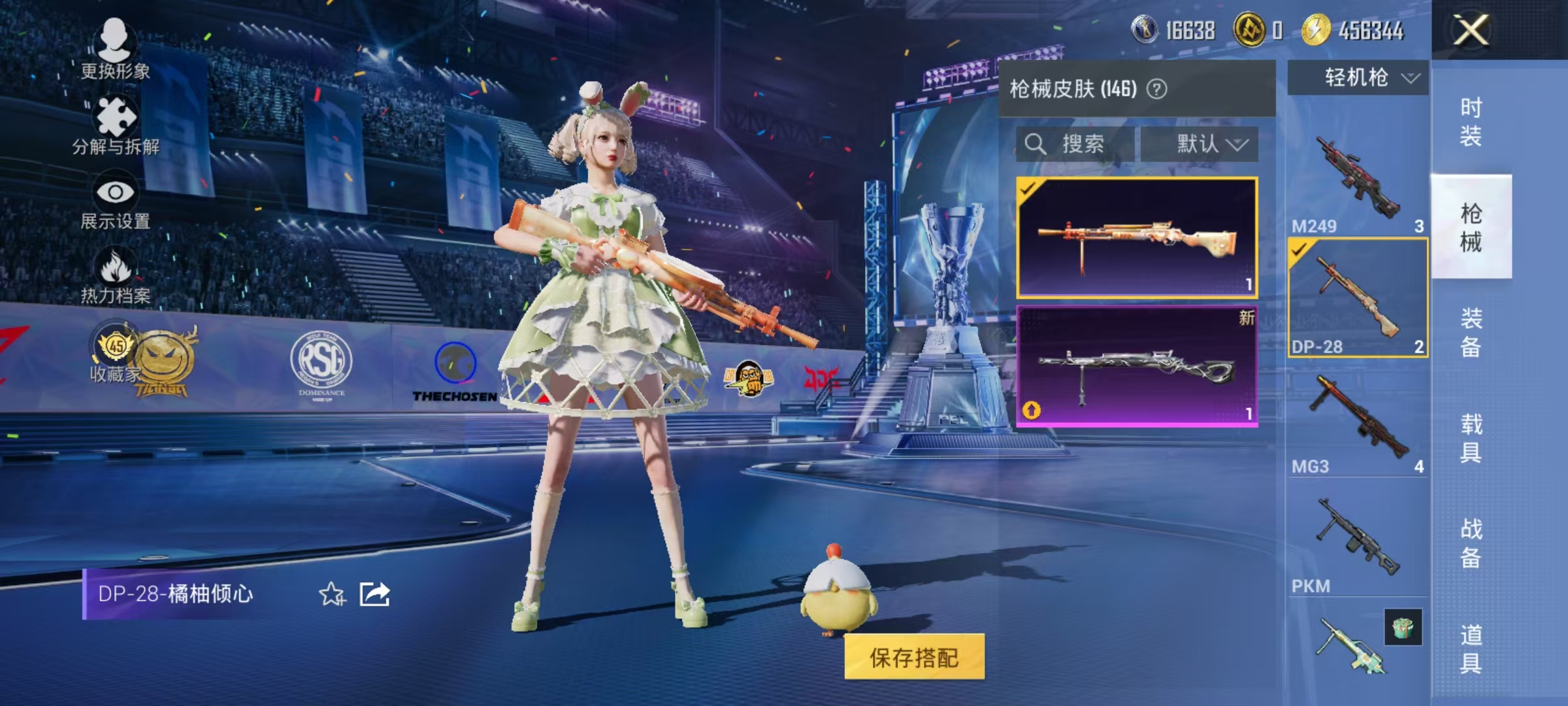Click the 搜索 search field
The image size is (1568, 706).
click(1085, 144)
